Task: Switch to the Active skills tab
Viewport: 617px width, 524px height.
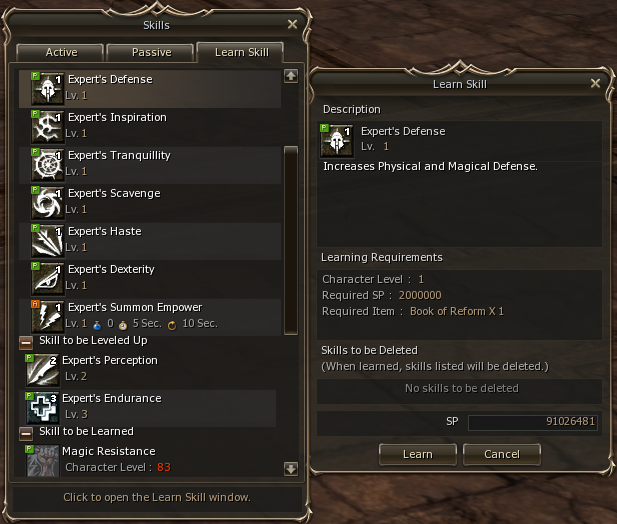Action: [61, 52]
